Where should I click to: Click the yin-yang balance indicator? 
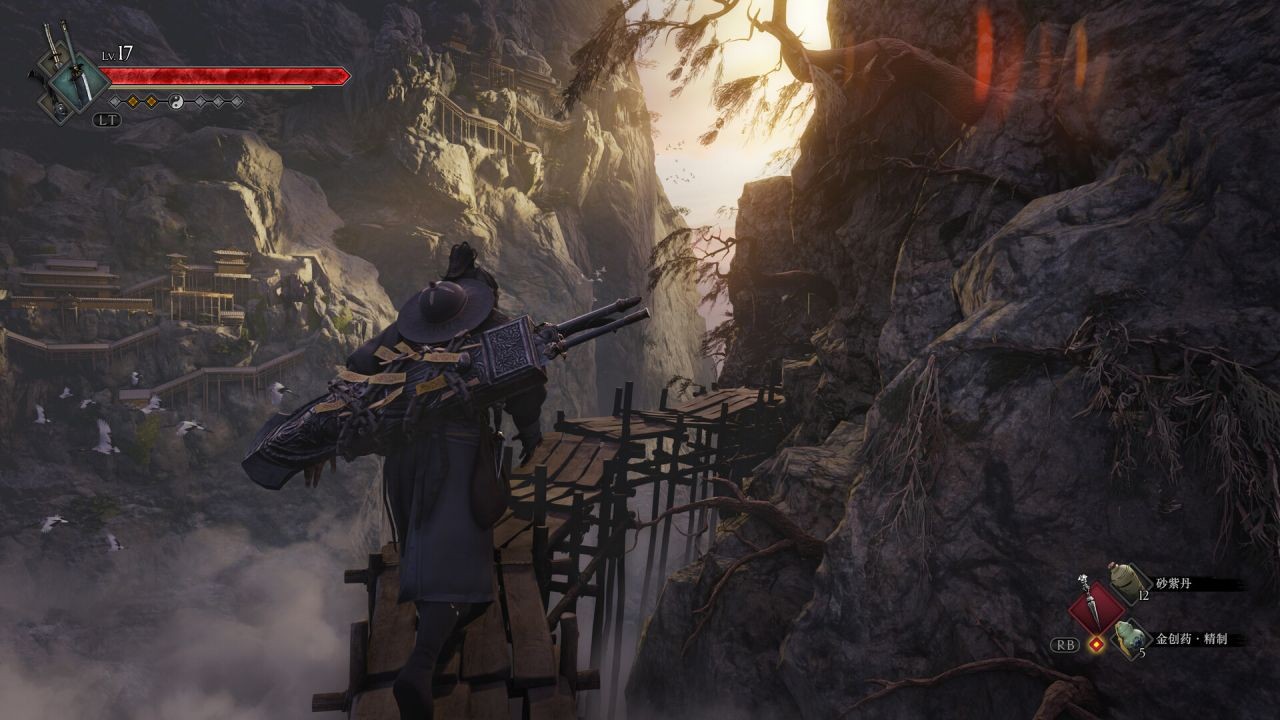176,101
